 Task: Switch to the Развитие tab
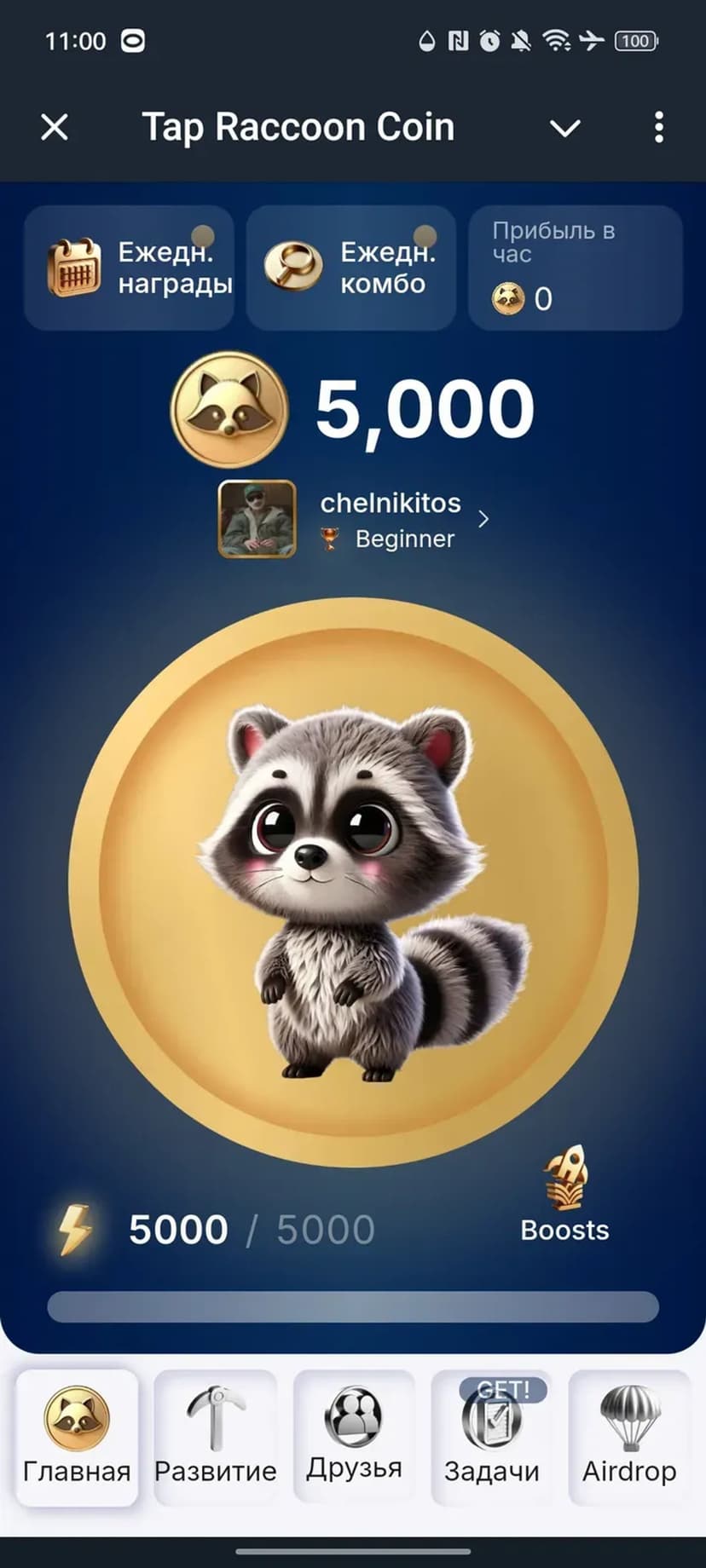(x=216, y=1437)
